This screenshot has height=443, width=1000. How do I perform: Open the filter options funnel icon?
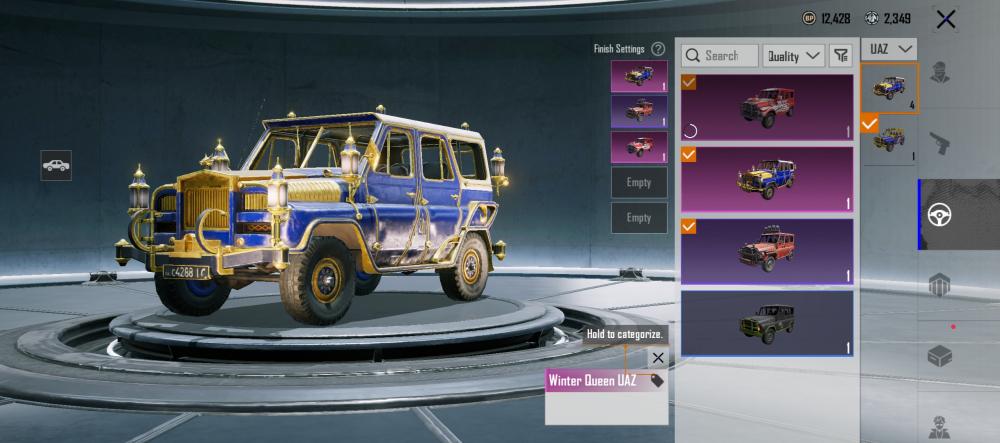click(842, 56)
